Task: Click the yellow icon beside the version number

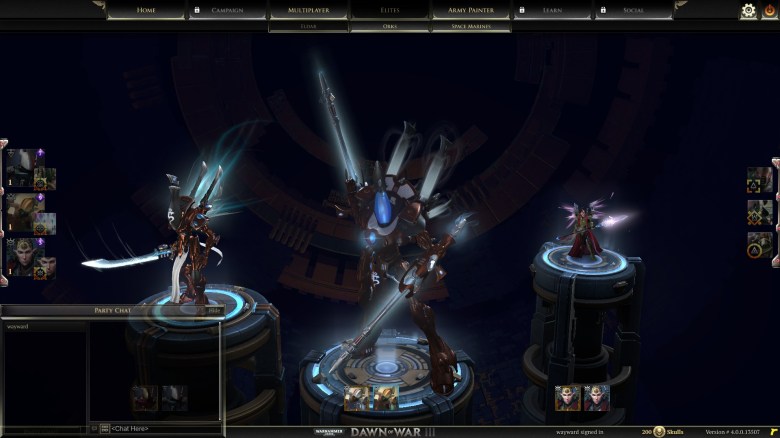Action: (x=771, y=431)
